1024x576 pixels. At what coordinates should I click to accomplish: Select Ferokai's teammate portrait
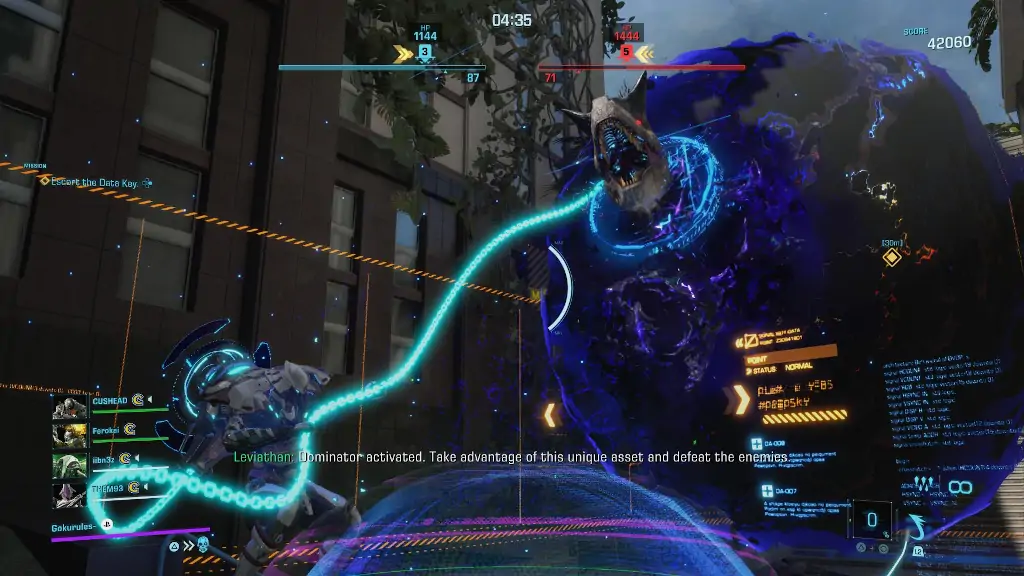pyautogui.click(x=70, y=435)
